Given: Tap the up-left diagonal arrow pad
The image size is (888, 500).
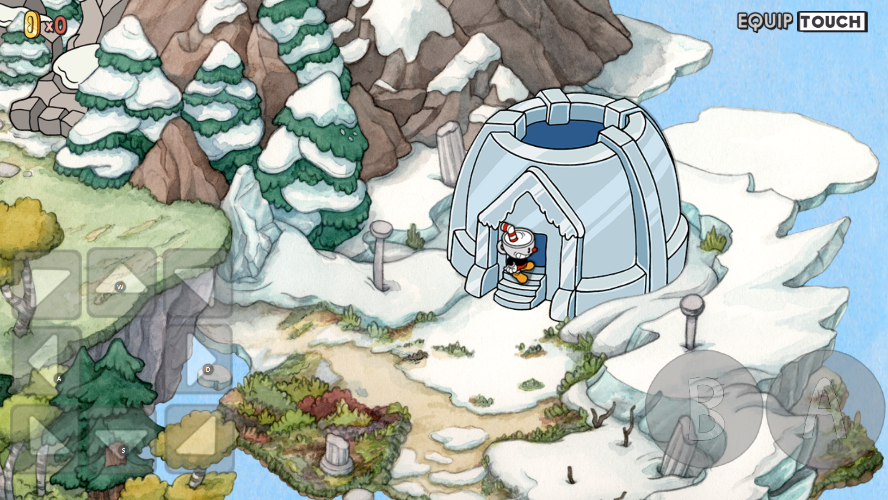Looking at the screenshot, I should point(45,283).
